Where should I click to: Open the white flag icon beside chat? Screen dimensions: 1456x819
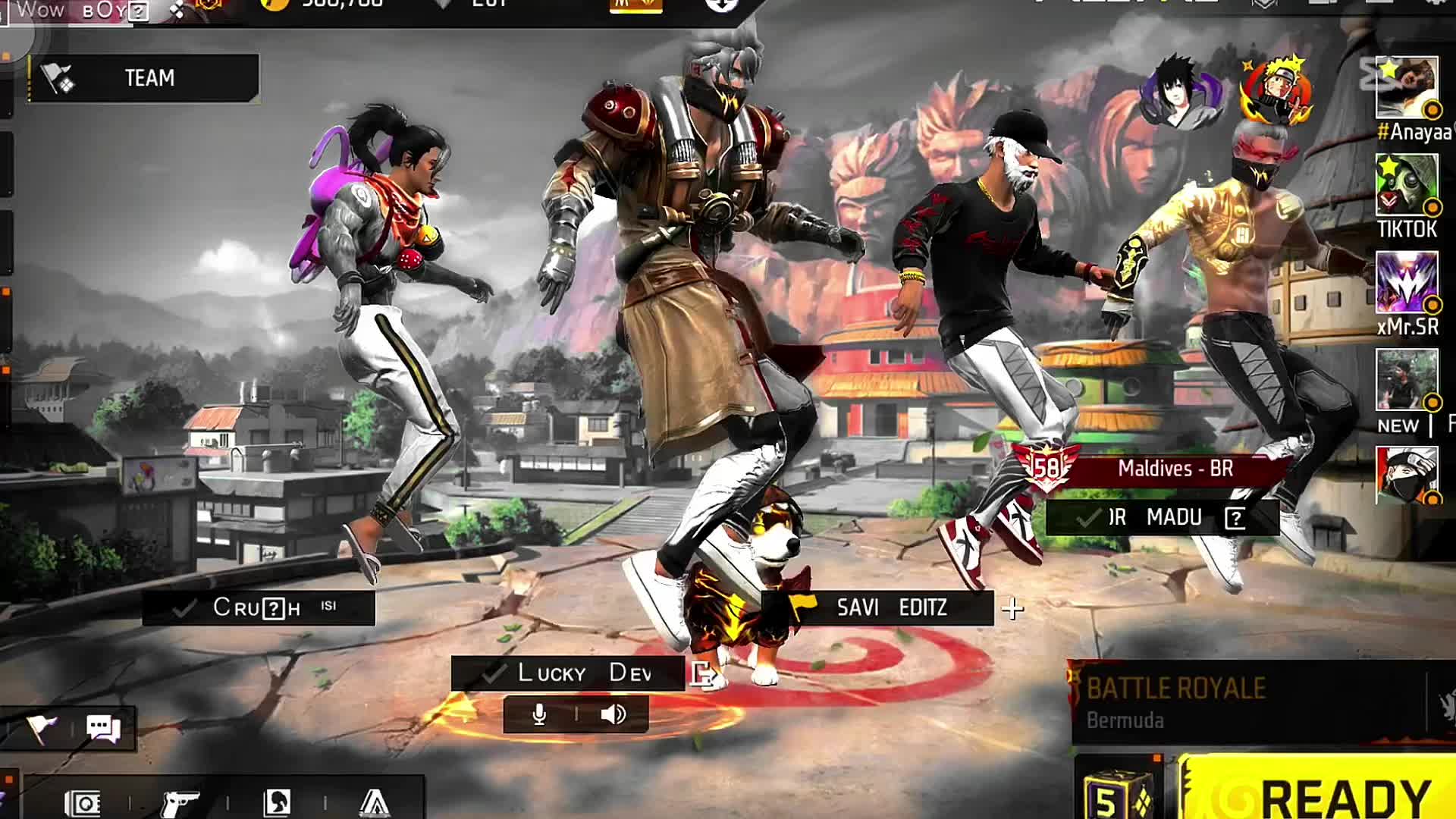pyautogui.click(x=42, y=729)
